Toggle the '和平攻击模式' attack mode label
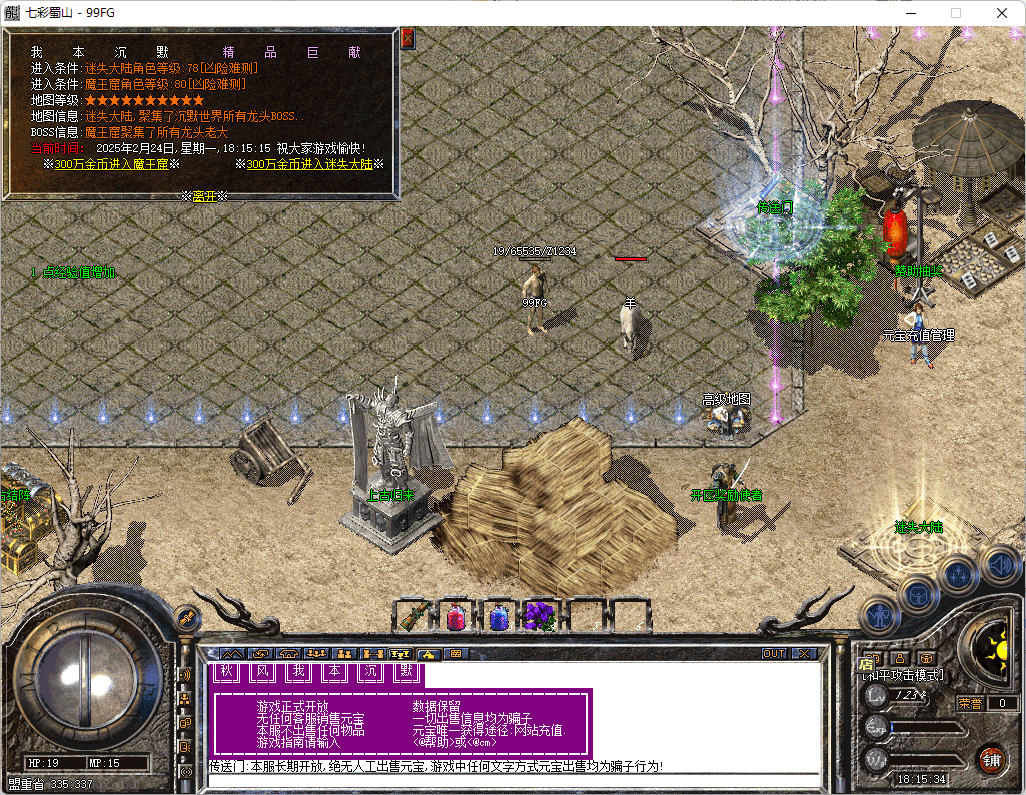 click(903, 676)
